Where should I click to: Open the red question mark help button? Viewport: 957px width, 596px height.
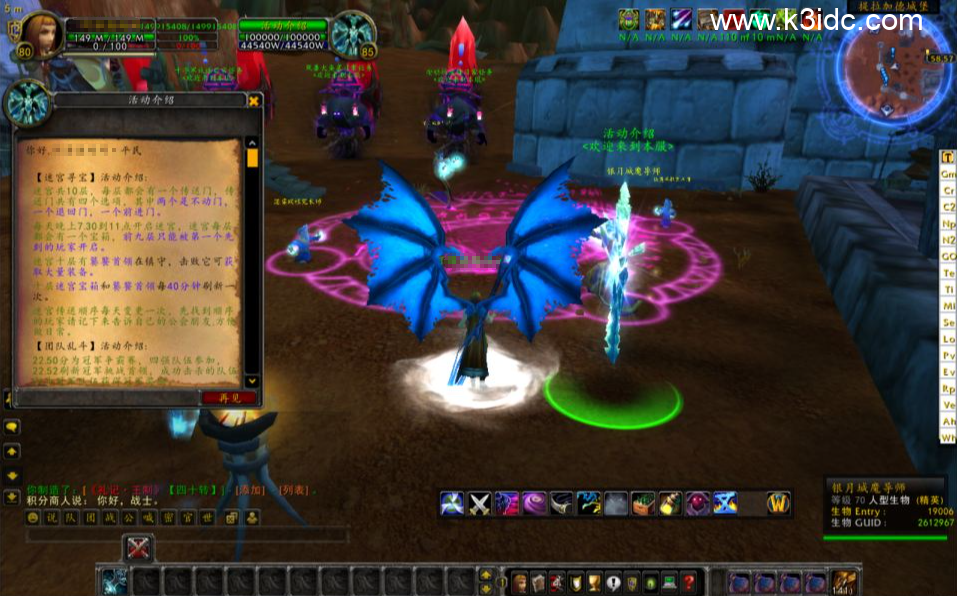[689, 582]
